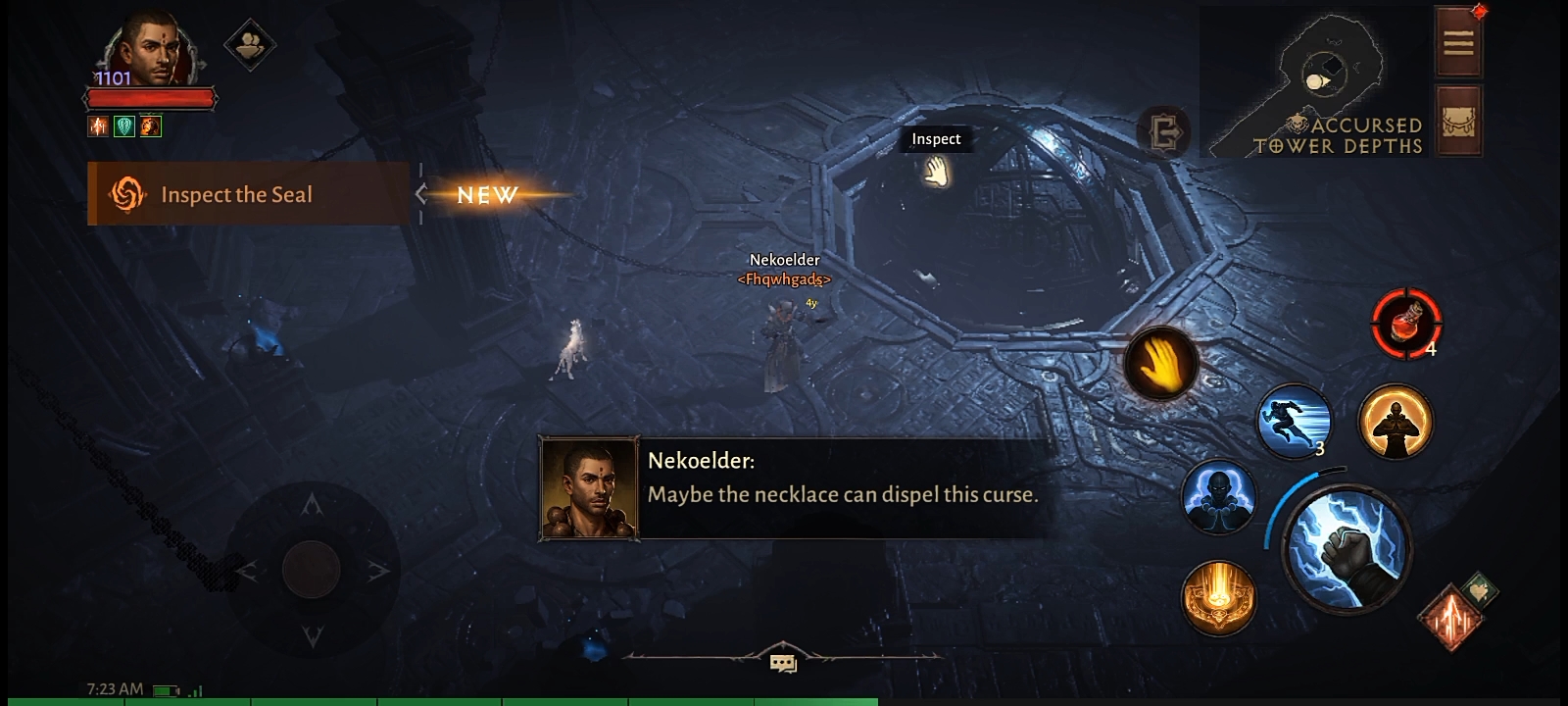Trigger the red diamond ultimate icon

point(1451,618)
